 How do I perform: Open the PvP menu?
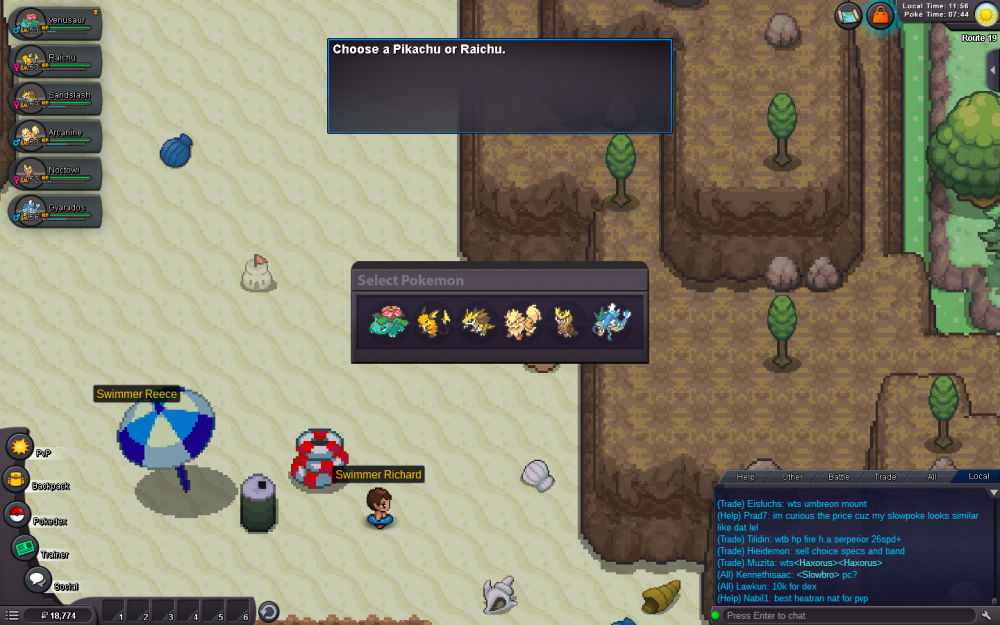click(20, 446)
